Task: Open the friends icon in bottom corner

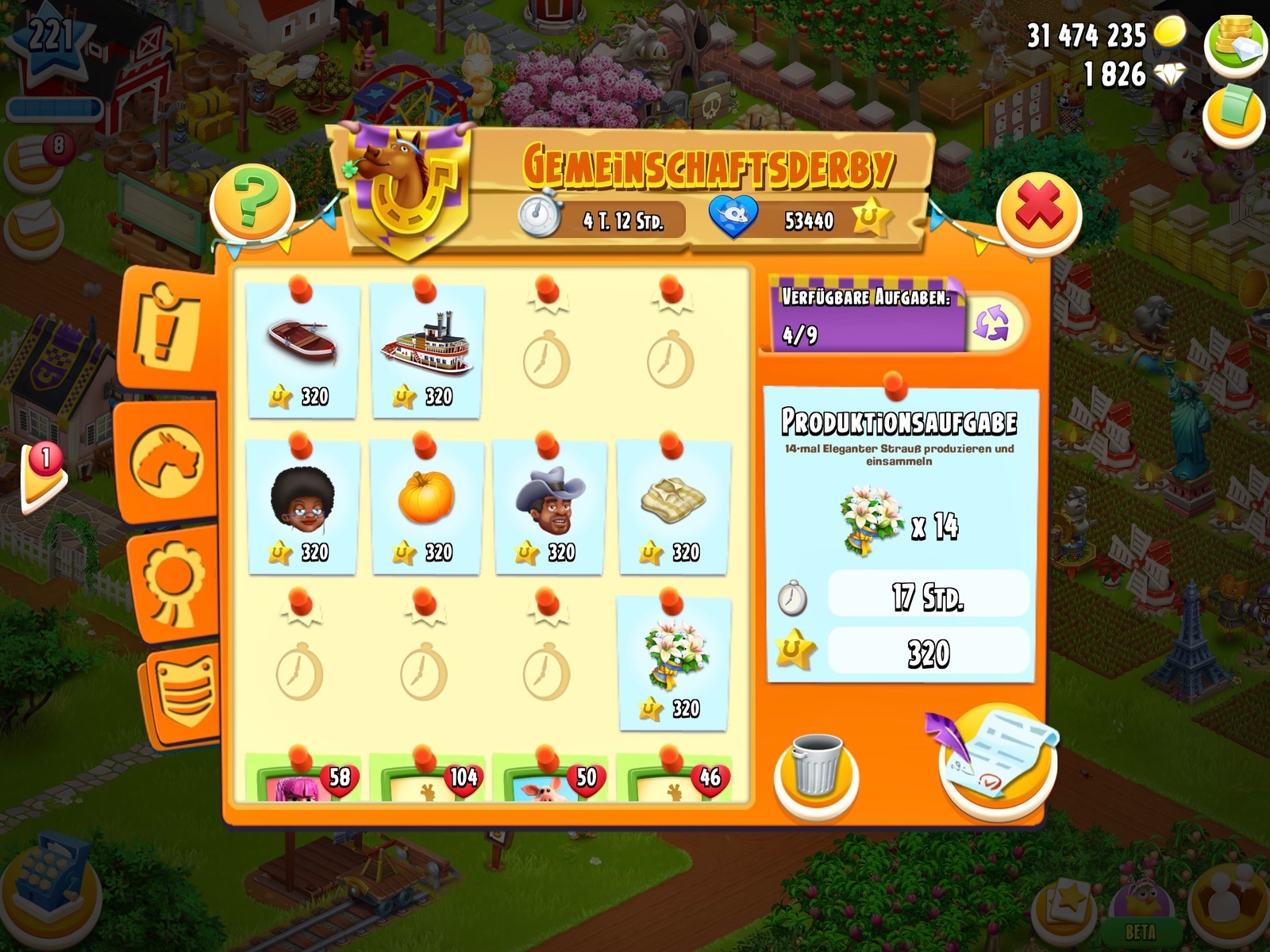Action: pos(1230,899)
